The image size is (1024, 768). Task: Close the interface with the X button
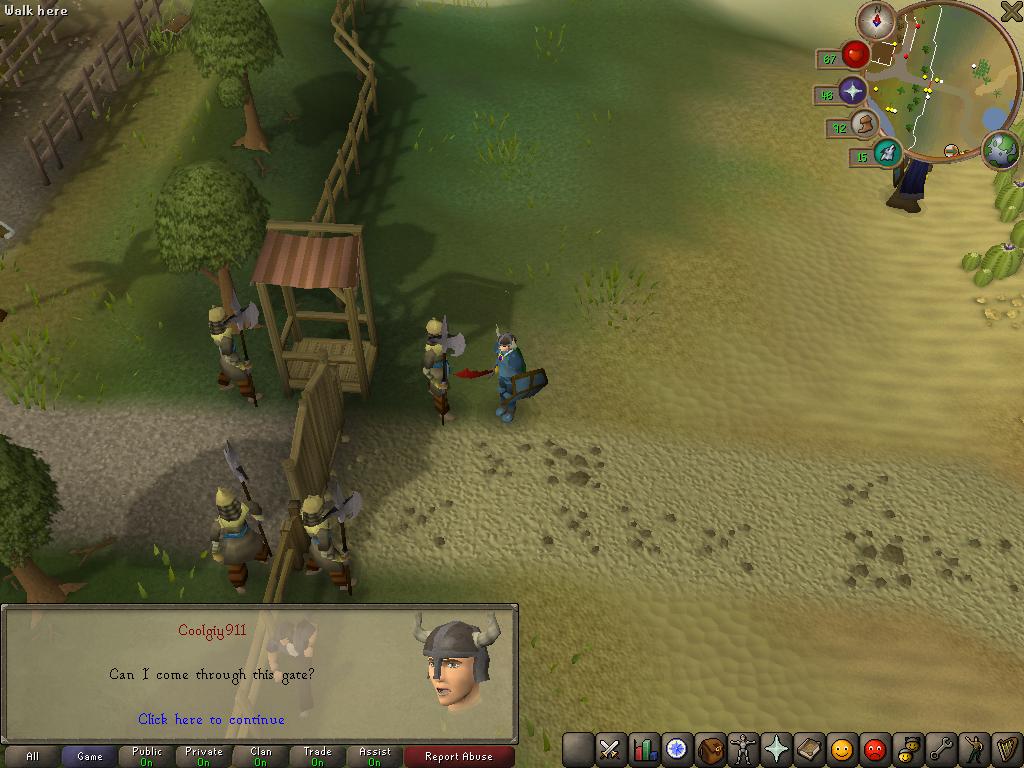click(x=1011, y=11)
